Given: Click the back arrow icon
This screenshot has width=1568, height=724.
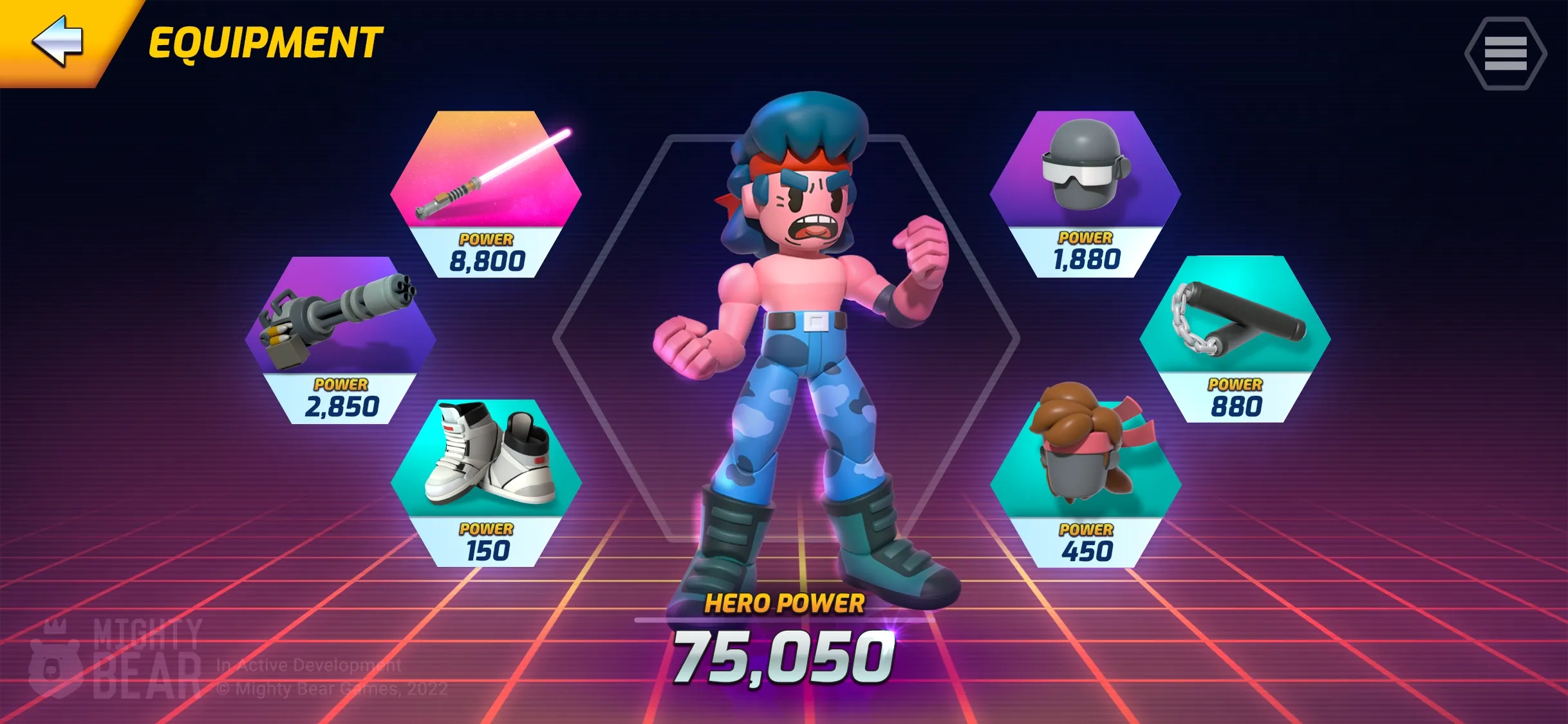Looking at the screenshot, I should click(x=58, y=42).
